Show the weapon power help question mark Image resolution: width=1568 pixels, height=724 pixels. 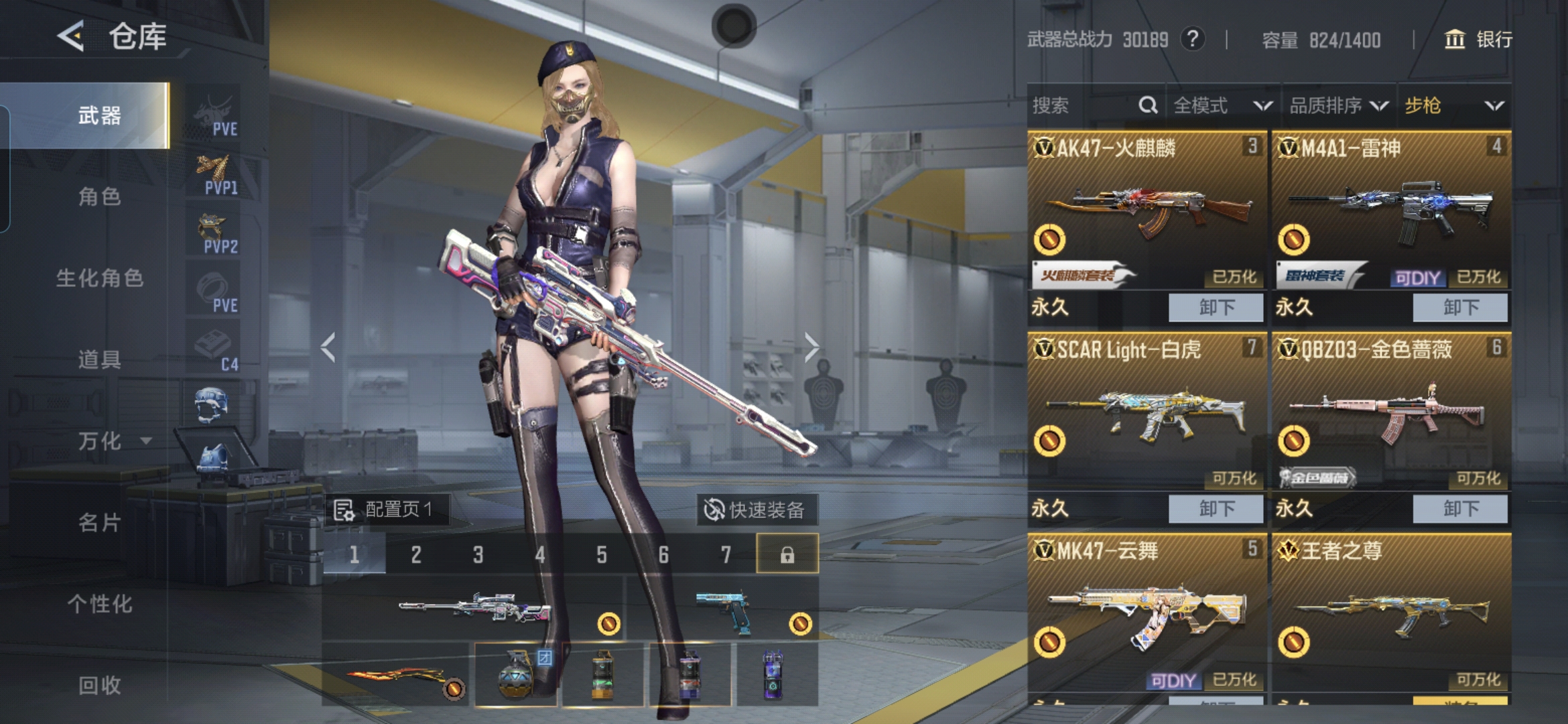pyautogui.click(x=1192, y=39)
